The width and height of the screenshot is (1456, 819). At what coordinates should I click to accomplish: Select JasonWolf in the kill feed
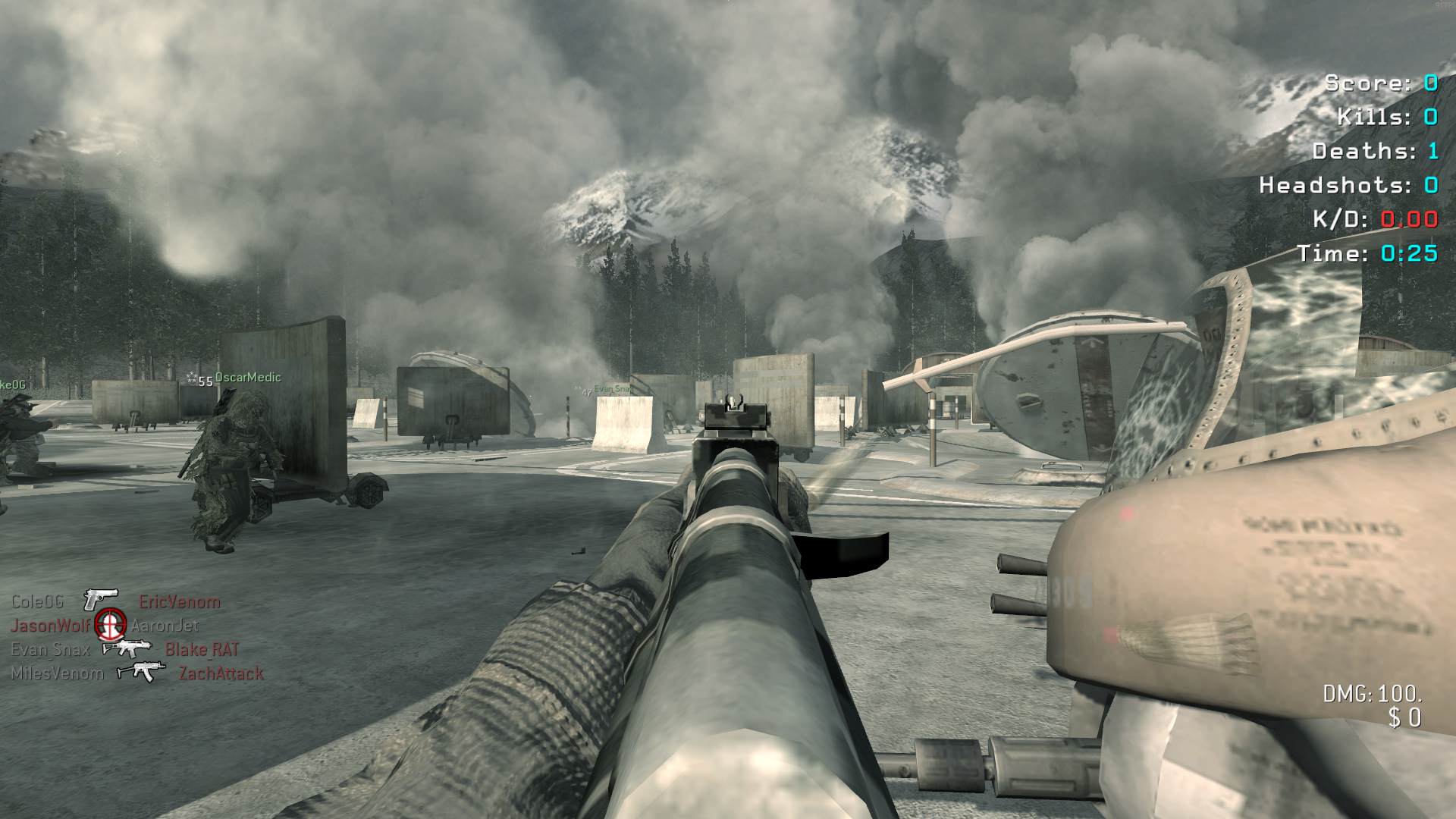50,626
